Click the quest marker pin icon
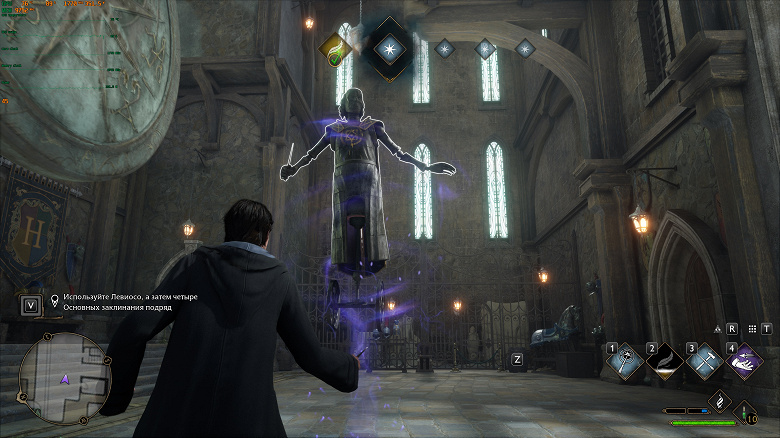 pos(55,299)
